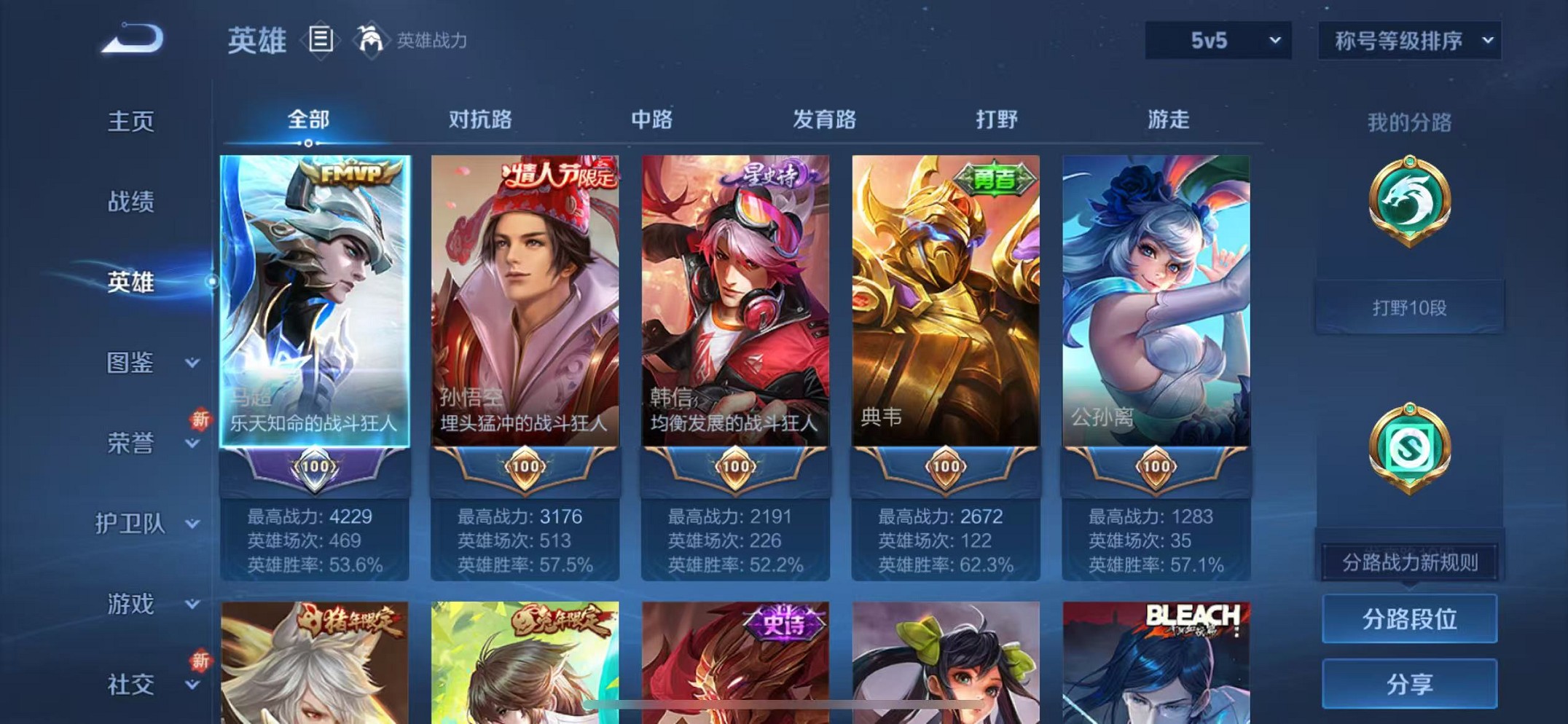Switch to the 打野 lane tab
The height and width of the screenshot is (724, 1568).
996,120
